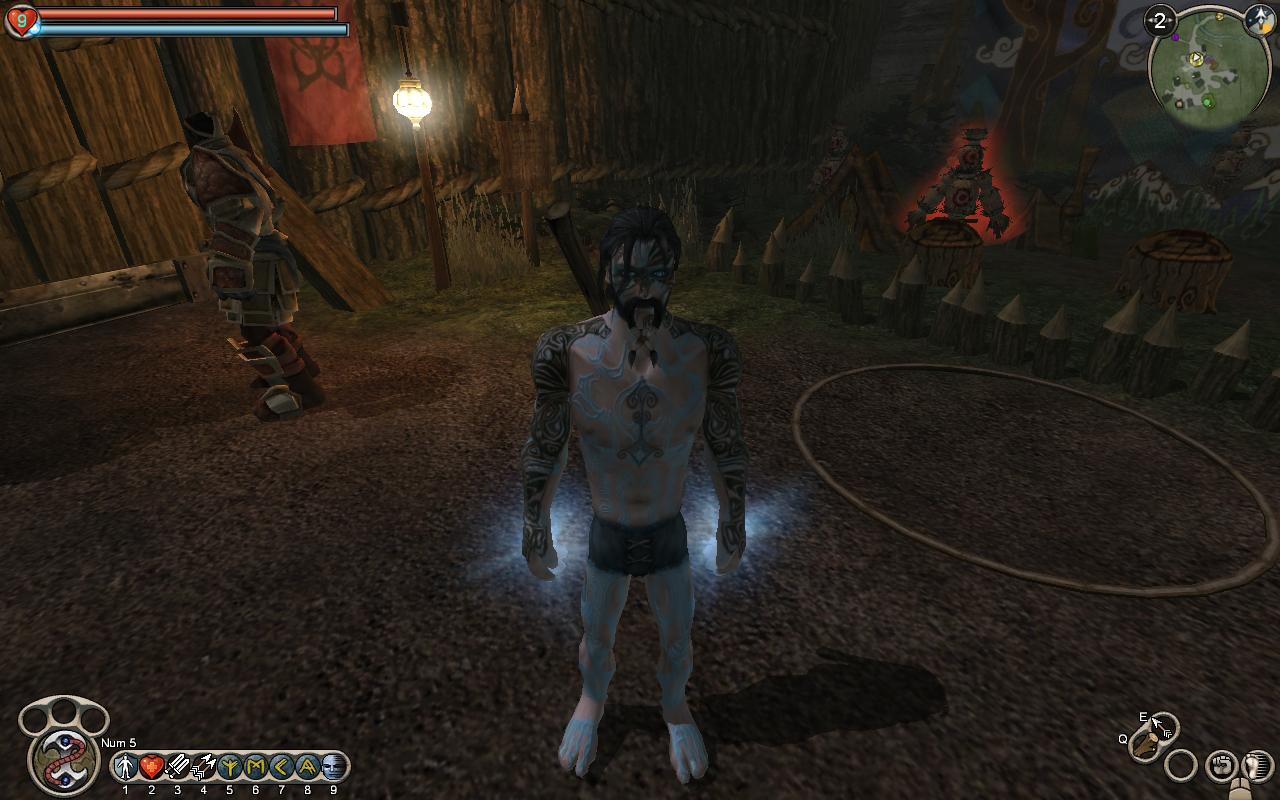Image resolution: width=1280 pixels, height=800 pixels.
Task: Trigger the yellow angle-bracket rune spell
Action: tap(281, 767)
